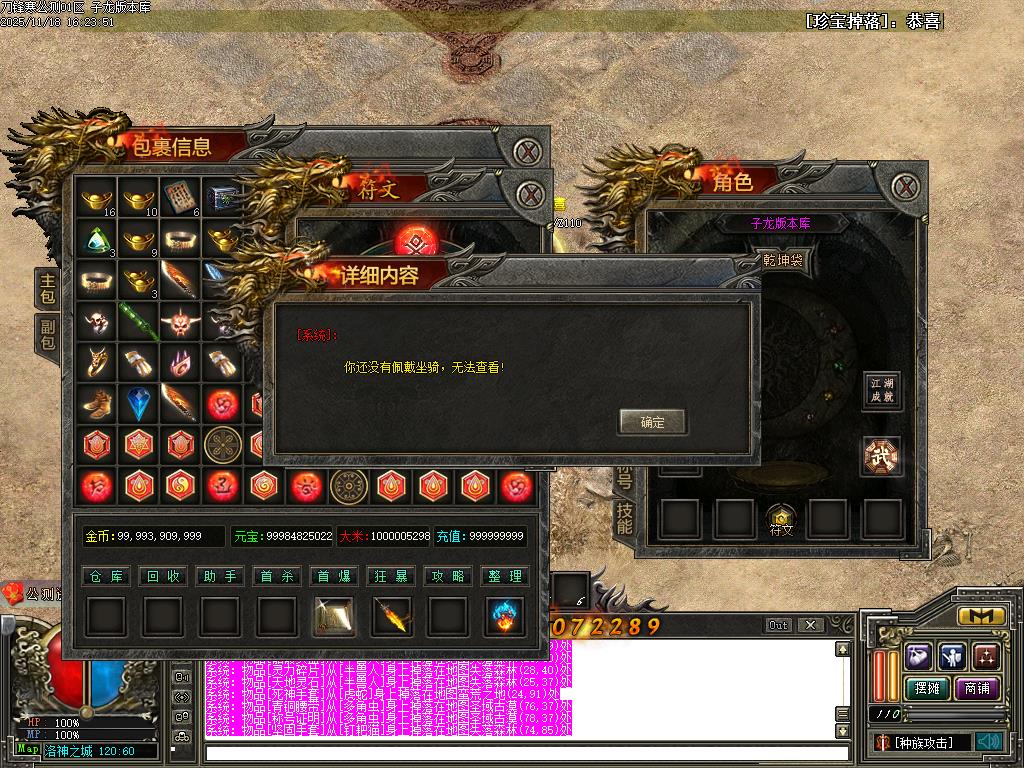The image size is (1024, 768).
Task: Open the 攻略 guide button
Action: click(x=448, y=576)
